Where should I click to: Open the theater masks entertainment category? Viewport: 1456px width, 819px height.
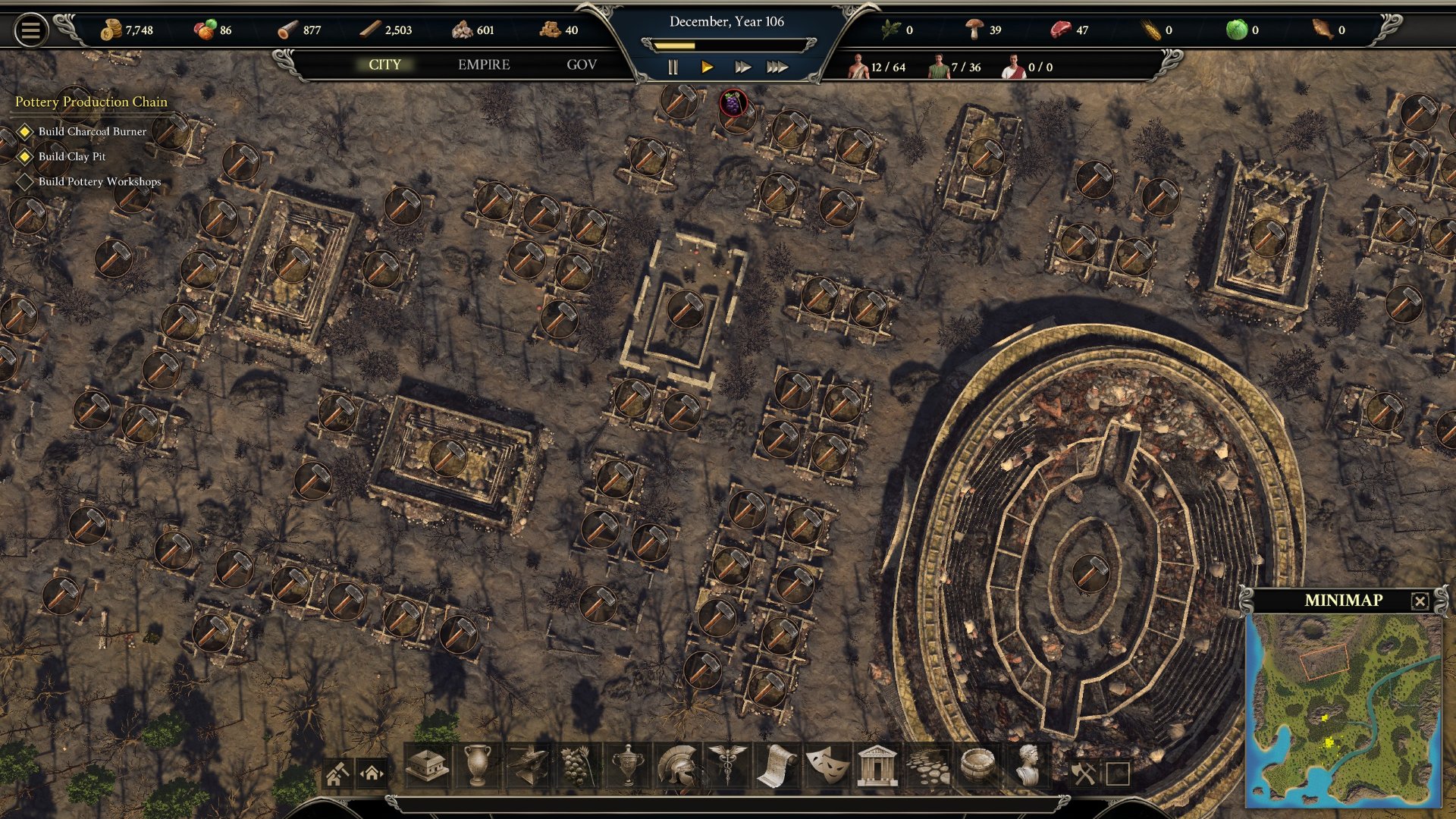(827, 766)
